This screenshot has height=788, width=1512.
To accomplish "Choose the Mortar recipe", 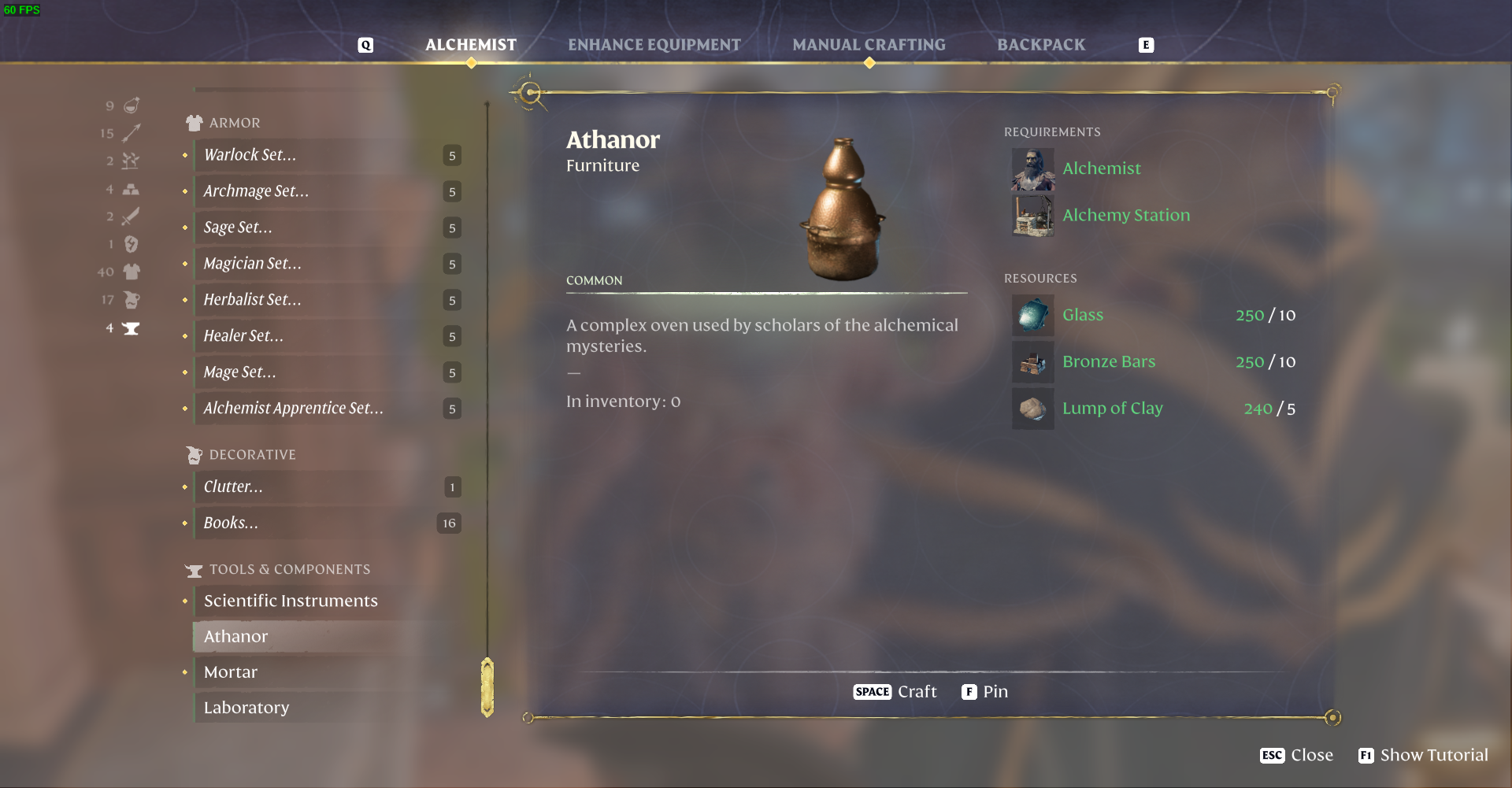I will 231,672.
